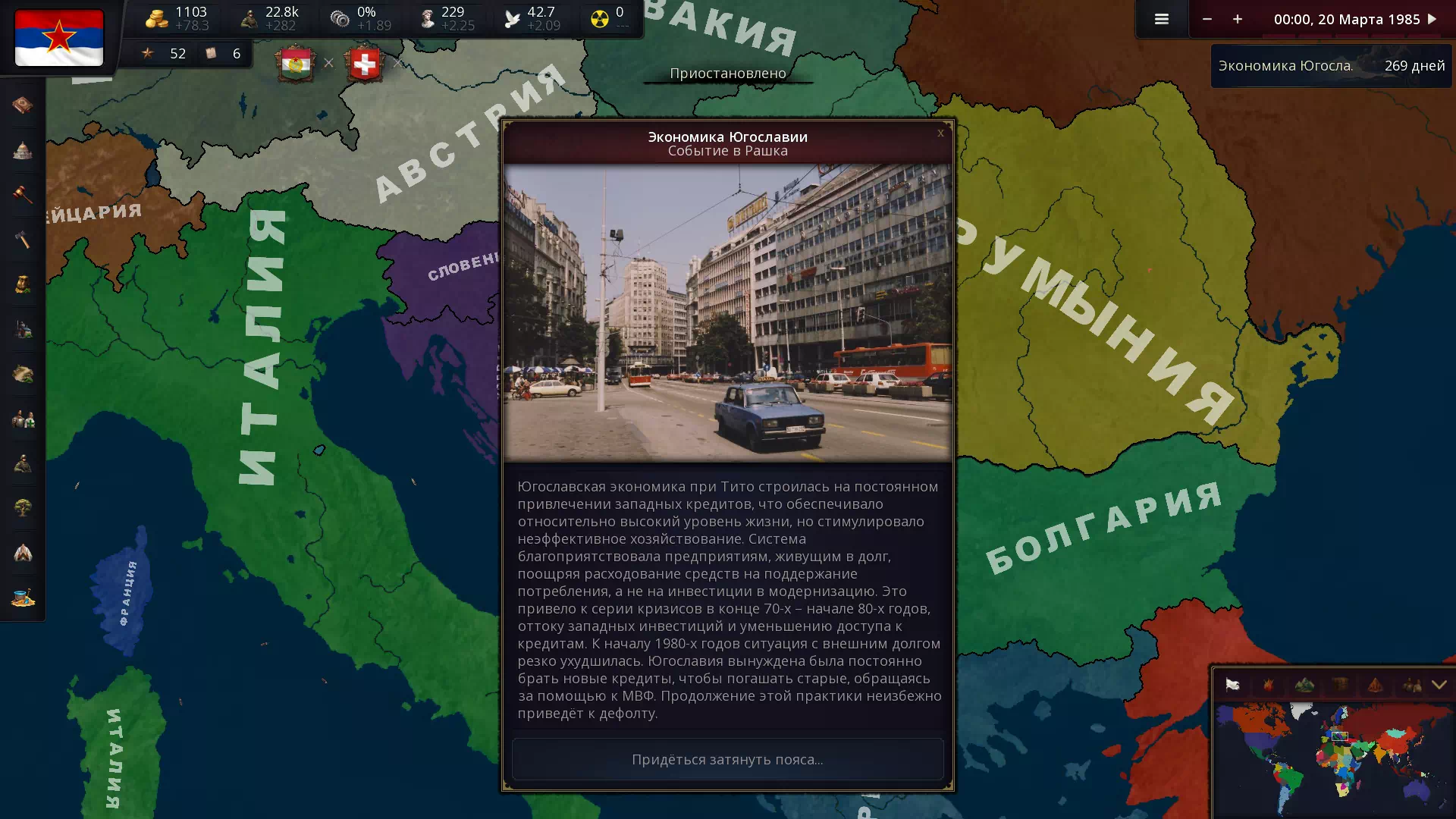Switch to the mountains terrain map mode

coord(1304,685)
